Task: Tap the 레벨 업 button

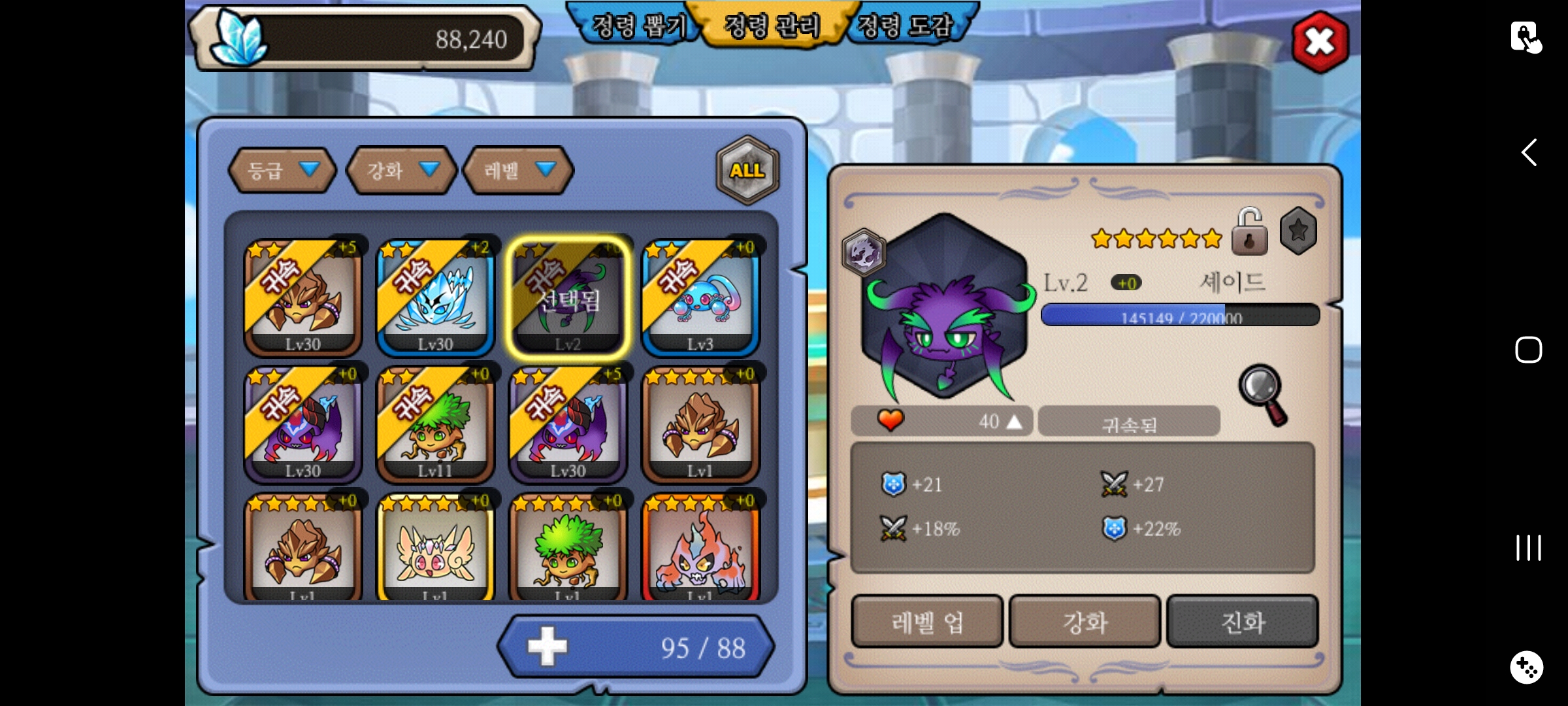Action: pyautogui.click(x=926, y=622)
